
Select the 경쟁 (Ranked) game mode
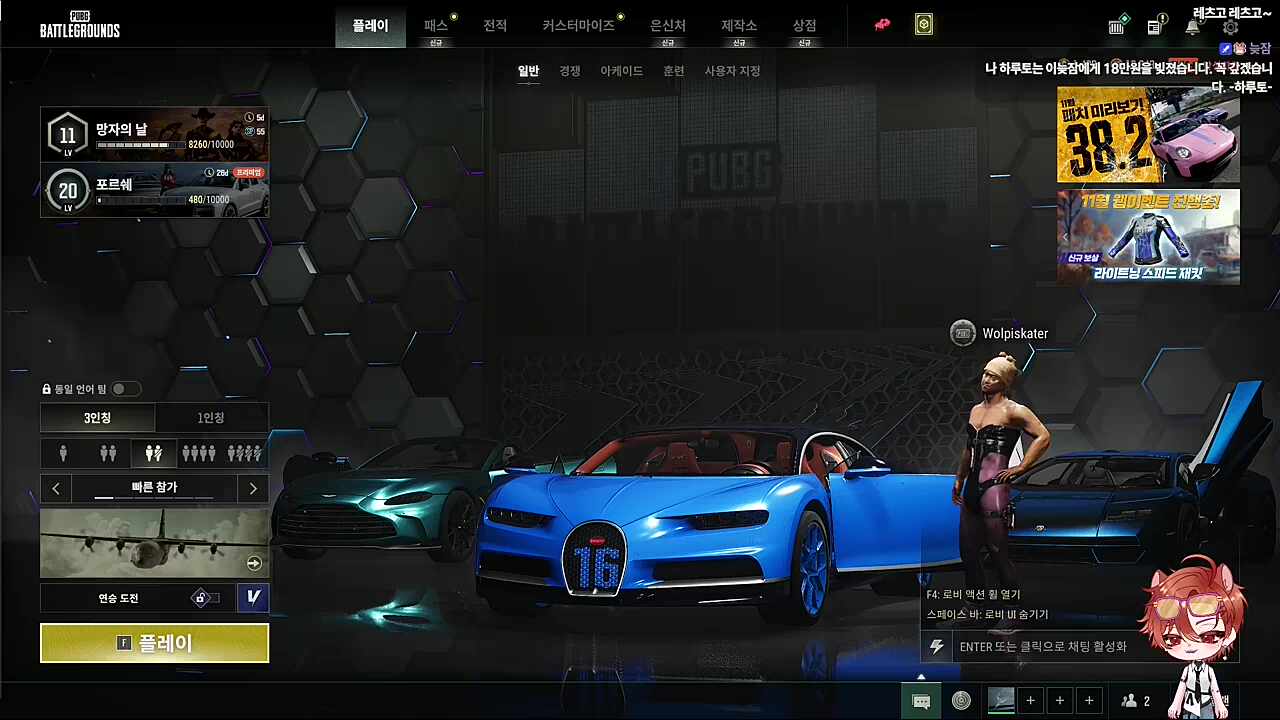click(570, 71)
